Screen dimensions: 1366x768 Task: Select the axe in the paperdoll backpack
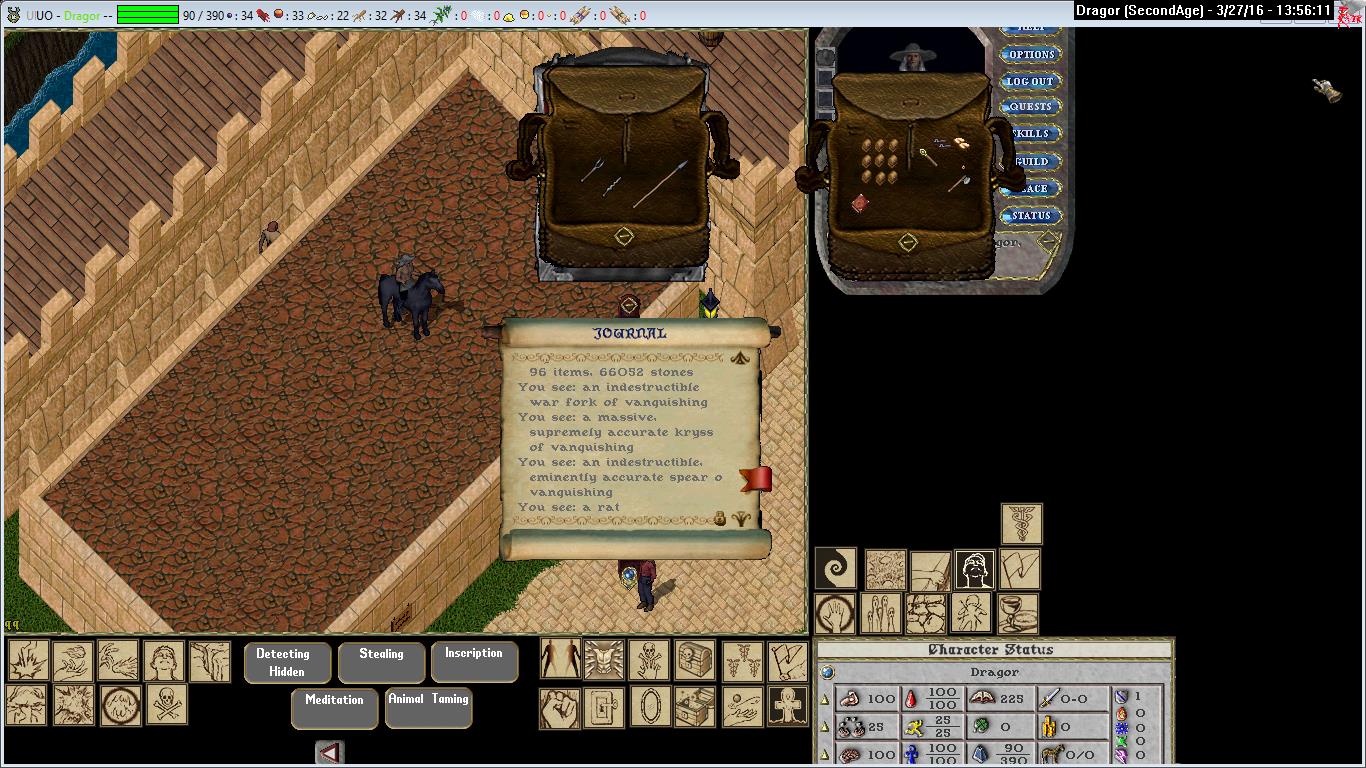click(958, 184)
